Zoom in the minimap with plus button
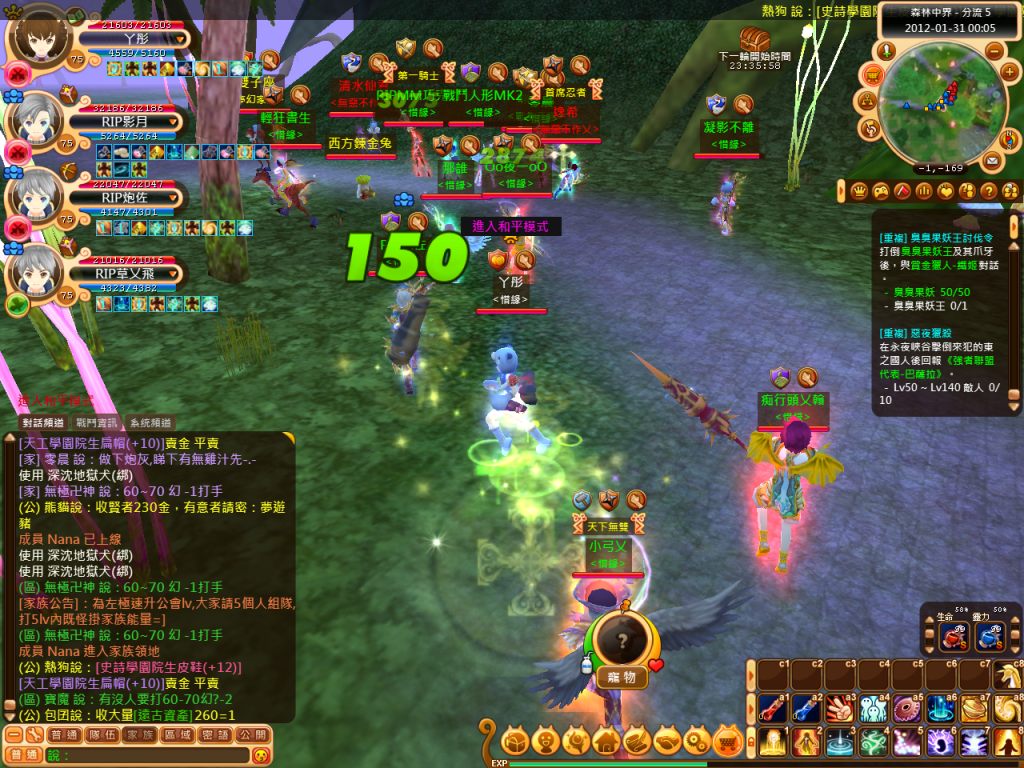This screenshot has height=768, width=1024. point(1008,73)
